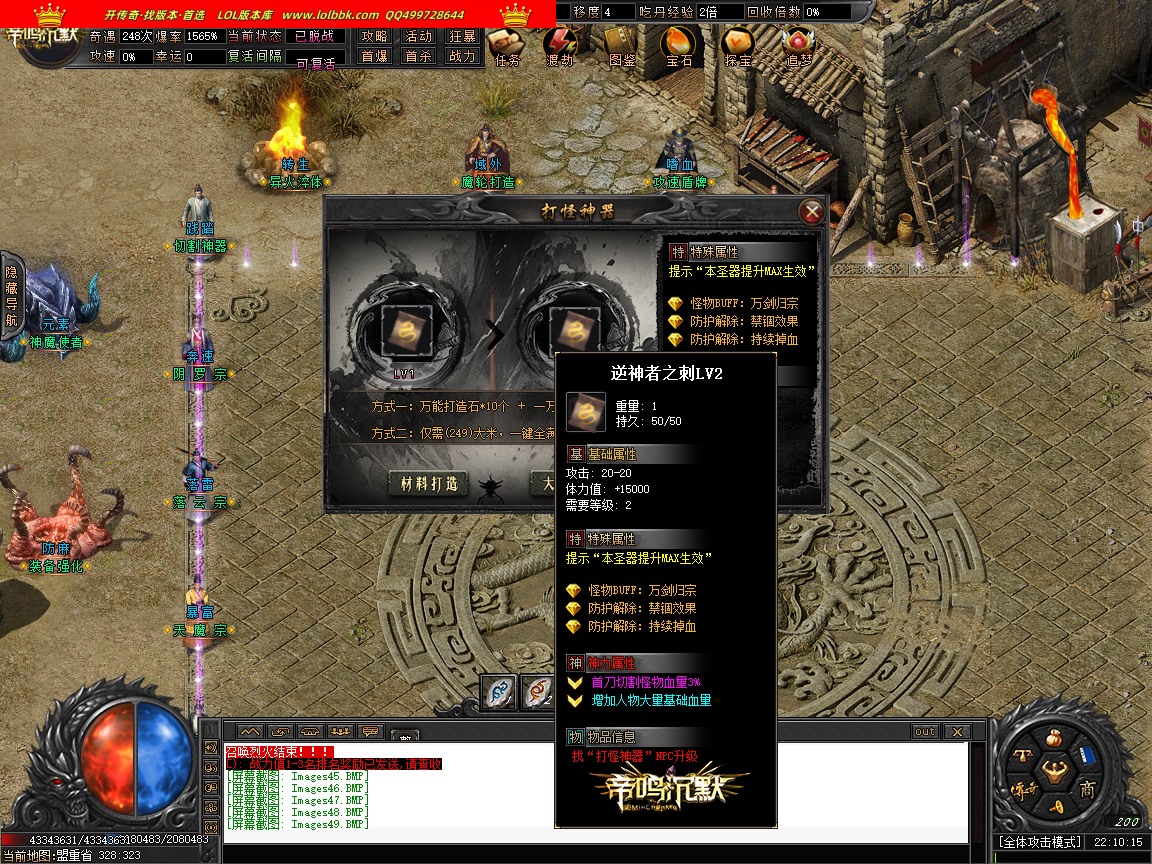Close the 打怪神器 forging window
This screenshot has height=864, width=1152.
click(x=812, y=211)
